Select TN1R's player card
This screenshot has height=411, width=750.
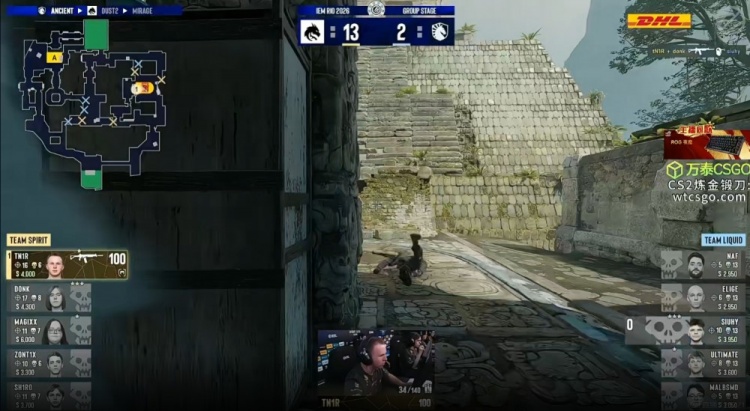pos(68,264)
